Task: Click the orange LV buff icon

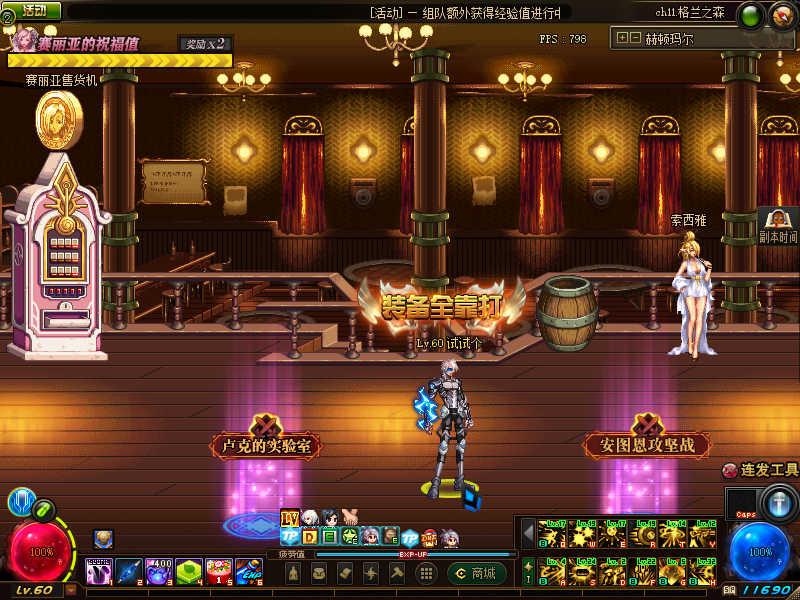Action: click(x=290, y=518)
